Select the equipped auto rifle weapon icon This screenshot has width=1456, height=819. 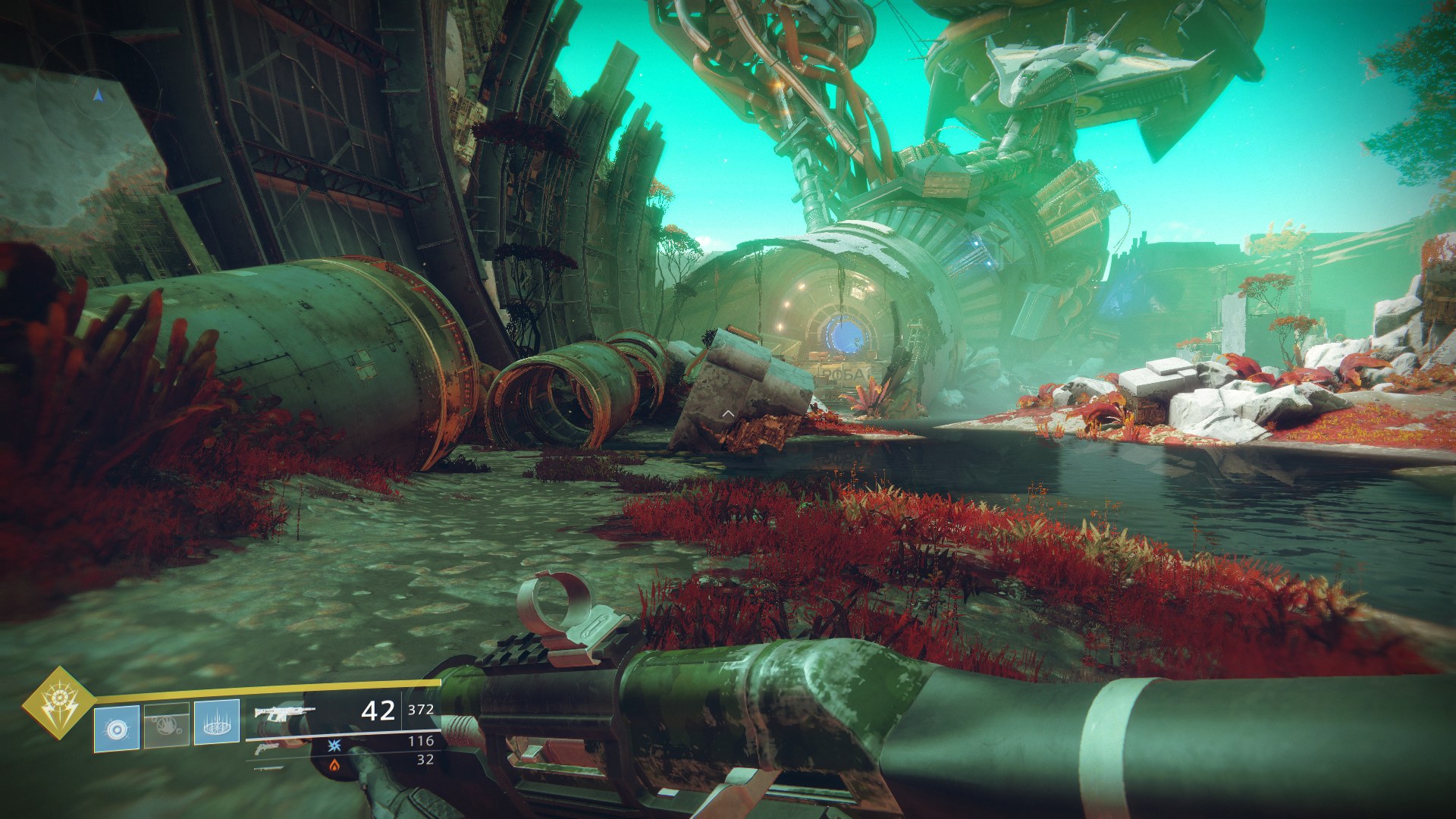coord(284,713)
